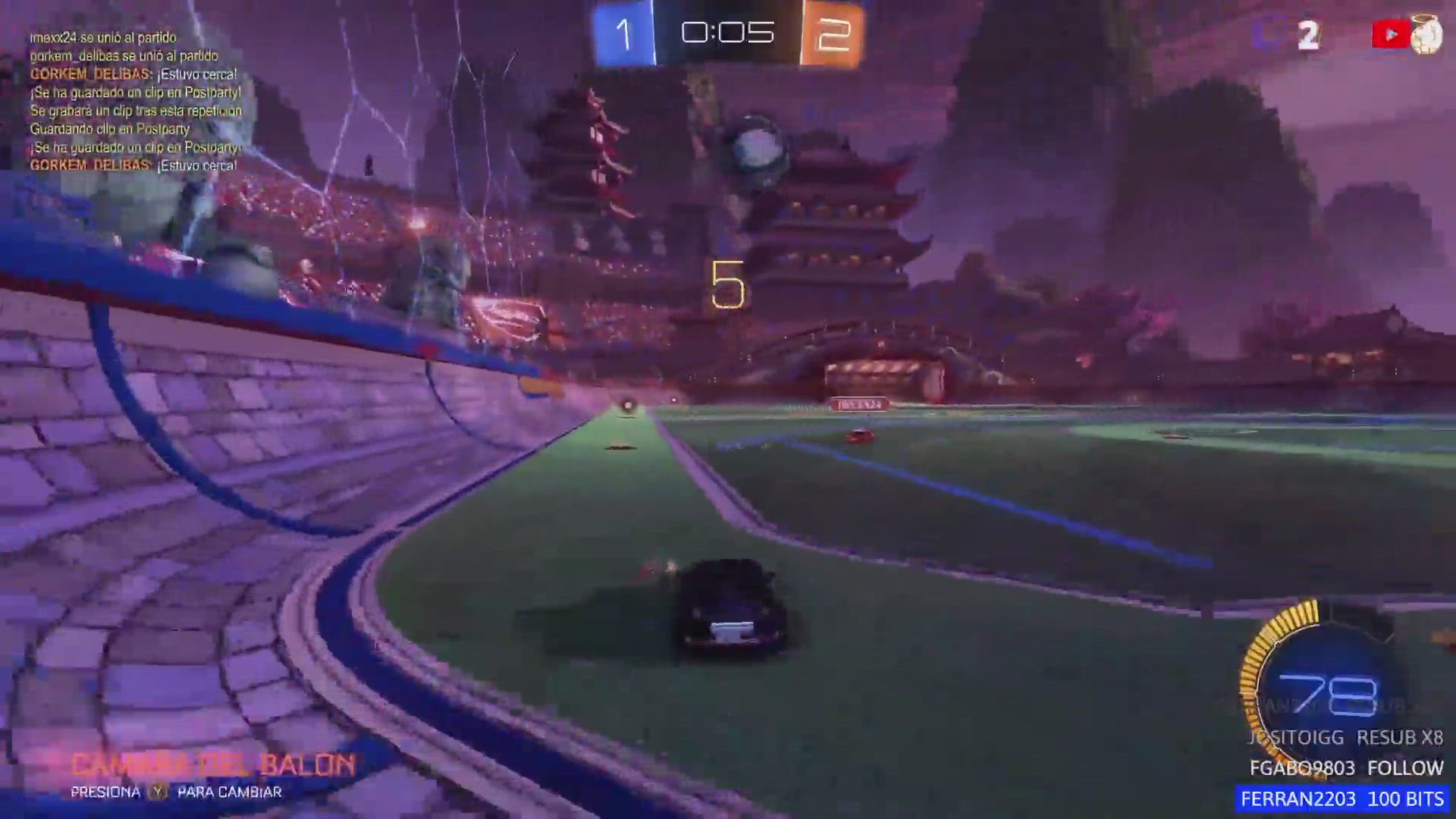Click GORKEM_DELIBAS chat message Estuvo cerca

click(133, 74)
